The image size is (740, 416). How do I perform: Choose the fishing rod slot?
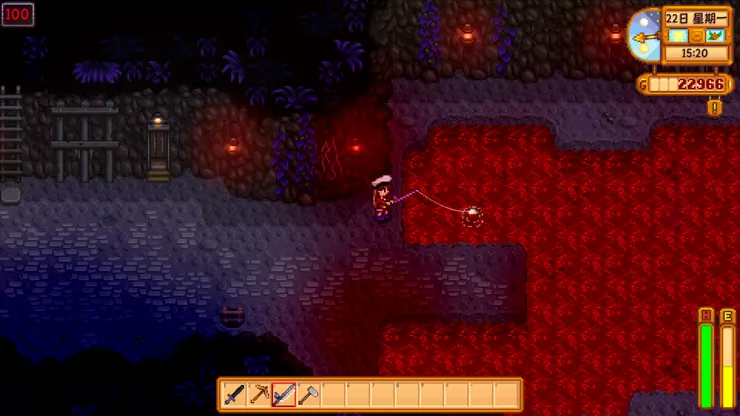[x=284, y=395]
